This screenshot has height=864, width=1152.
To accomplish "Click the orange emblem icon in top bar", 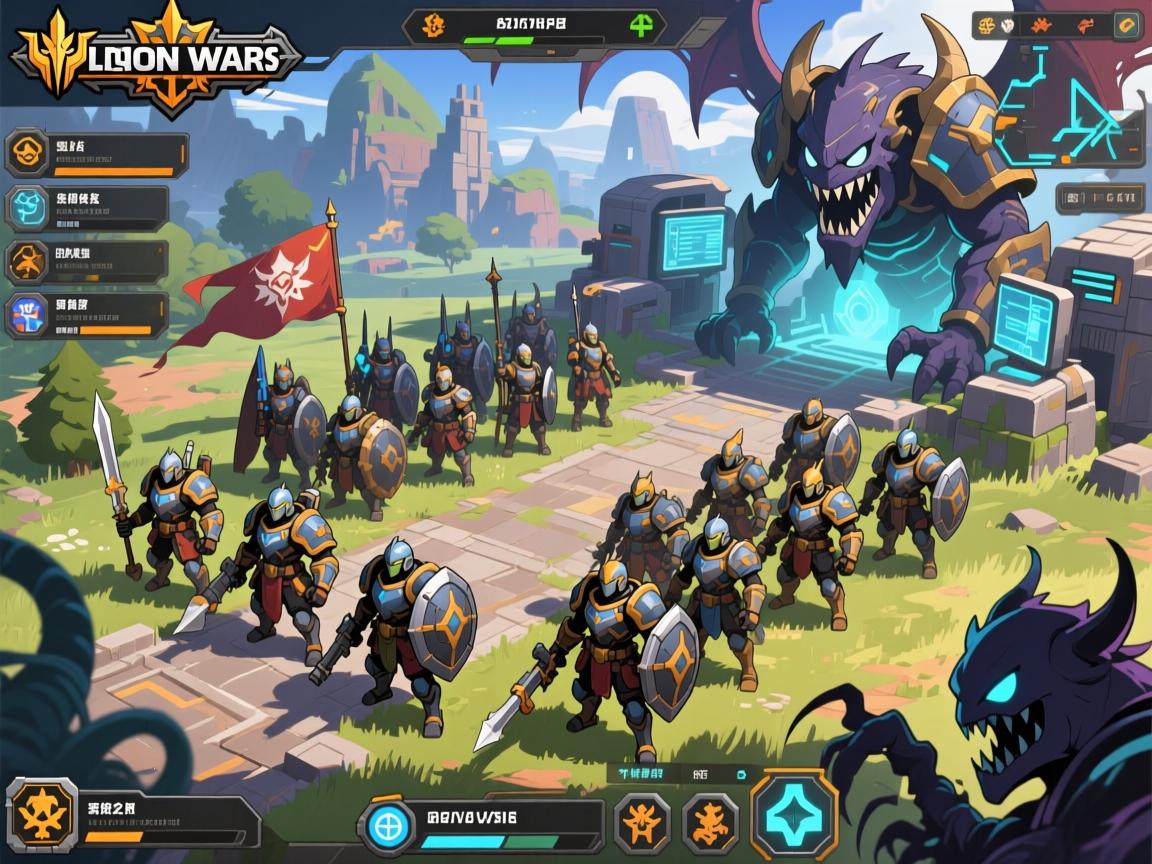I will pos(435,25).
